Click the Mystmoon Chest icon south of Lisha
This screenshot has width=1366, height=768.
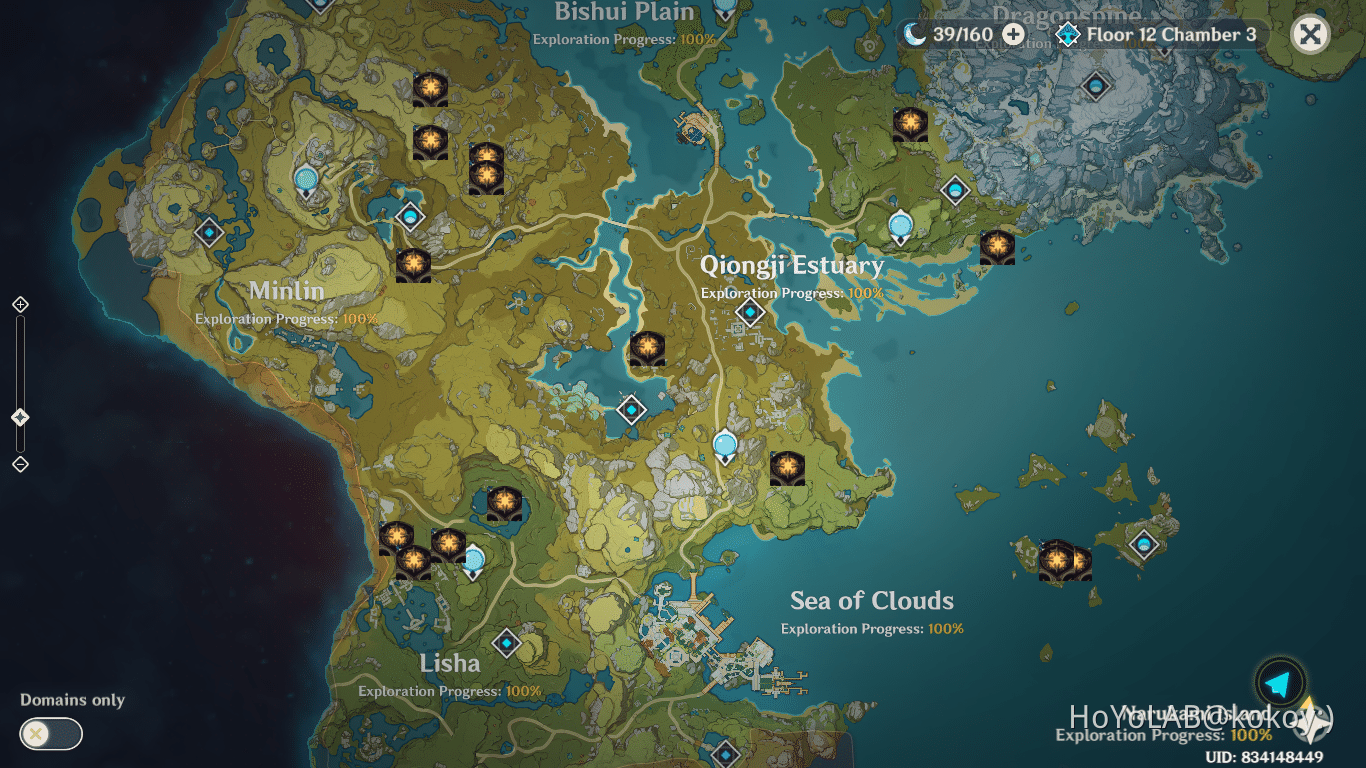[414, 560]
